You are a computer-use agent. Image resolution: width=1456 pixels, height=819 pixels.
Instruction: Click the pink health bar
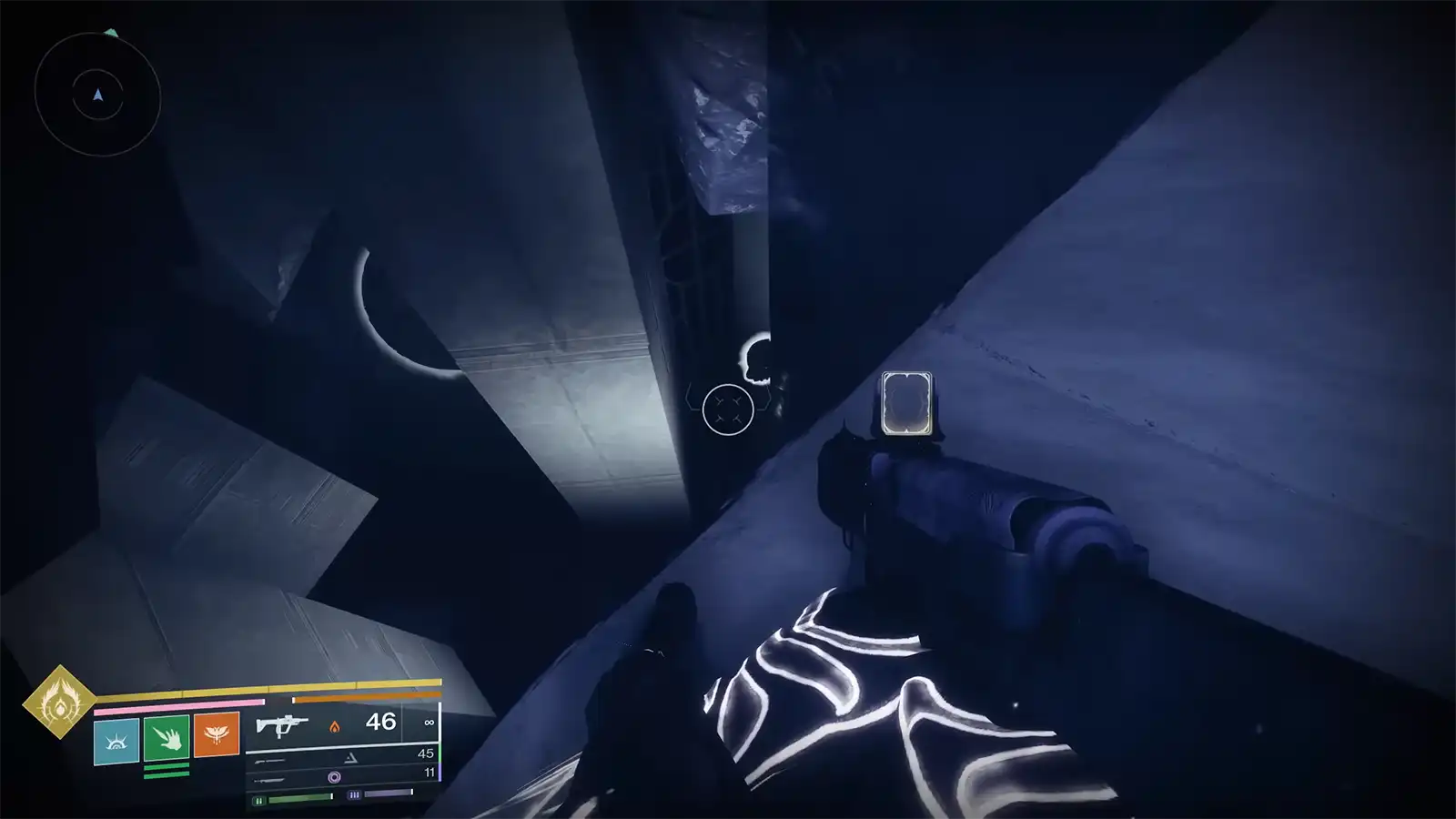point(177,706)
